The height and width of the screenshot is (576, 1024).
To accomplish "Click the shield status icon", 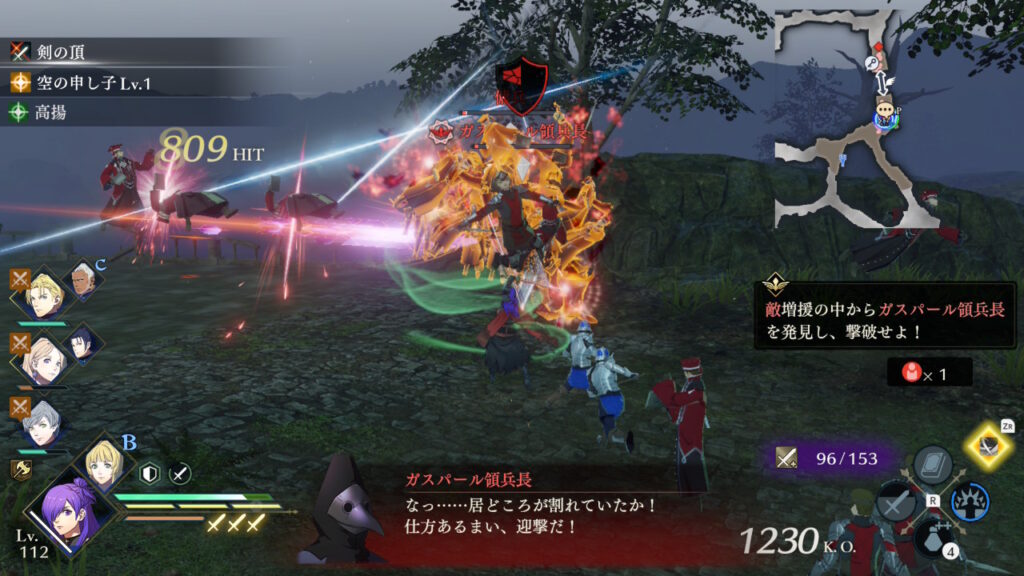I will pyautogui.click(x=150, y=473).
